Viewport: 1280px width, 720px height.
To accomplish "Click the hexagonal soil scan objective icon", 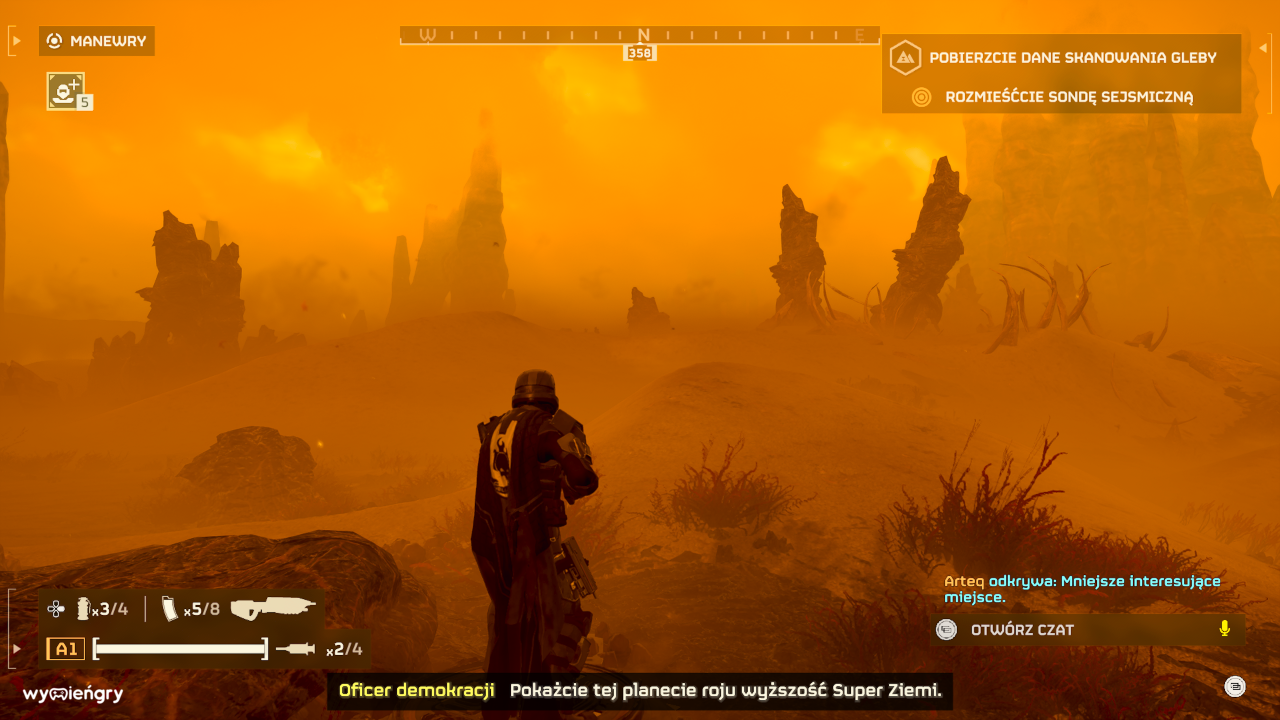I will (x=905, y=58).
